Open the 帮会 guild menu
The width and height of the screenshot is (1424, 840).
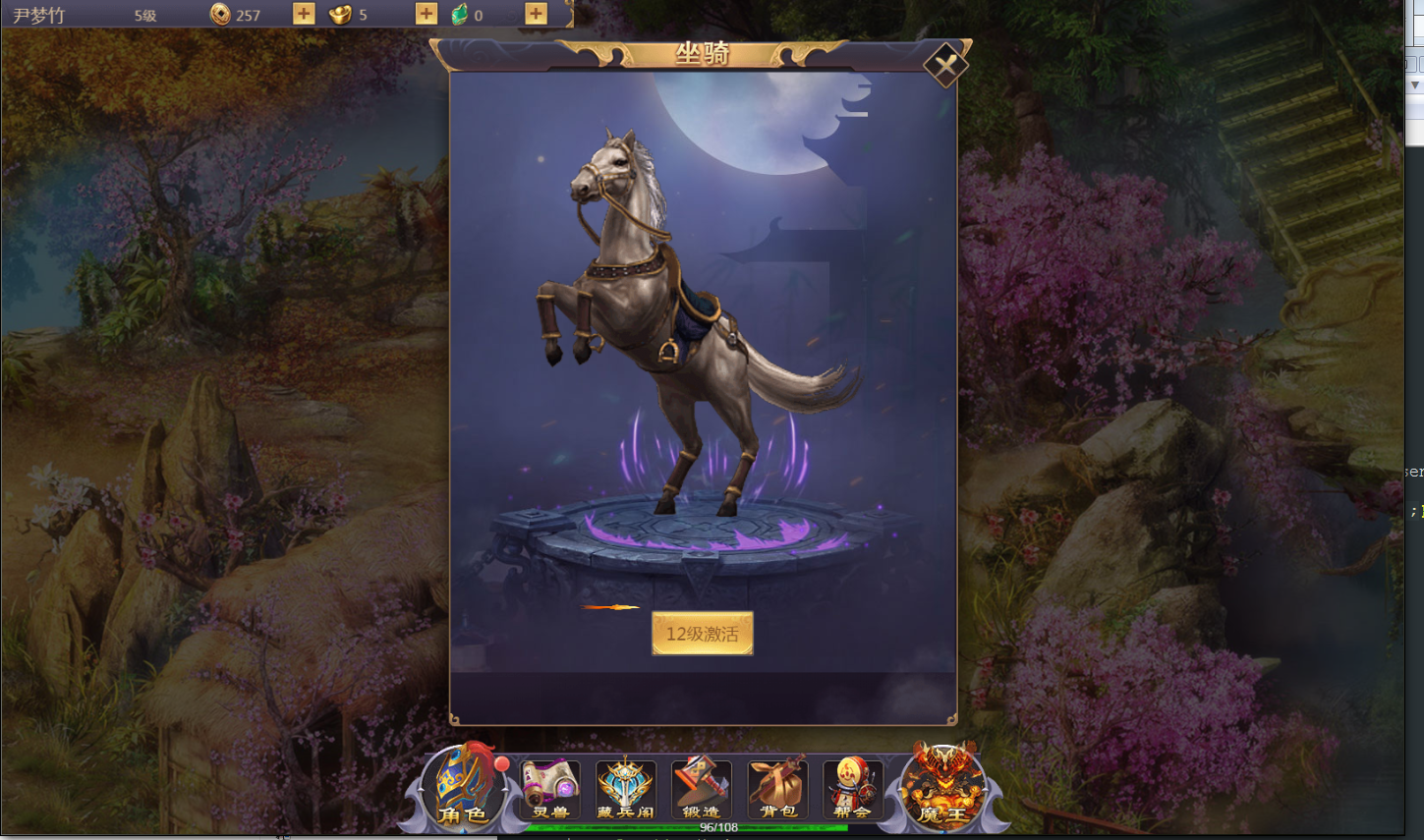pos(851,788)
